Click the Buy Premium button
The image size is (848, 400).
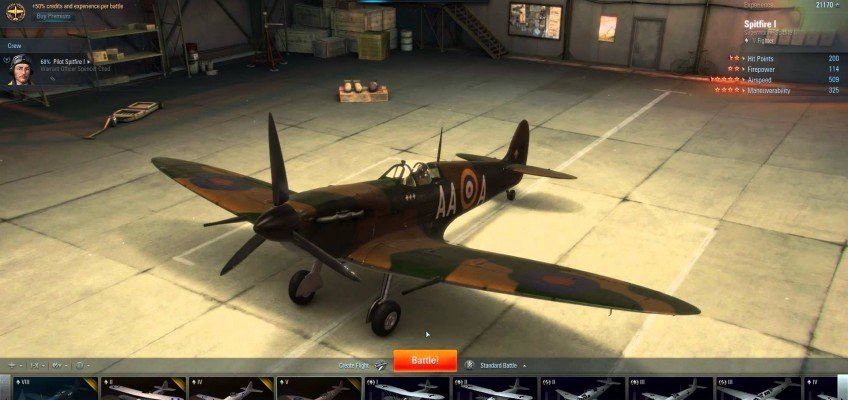tap(55, 17)
